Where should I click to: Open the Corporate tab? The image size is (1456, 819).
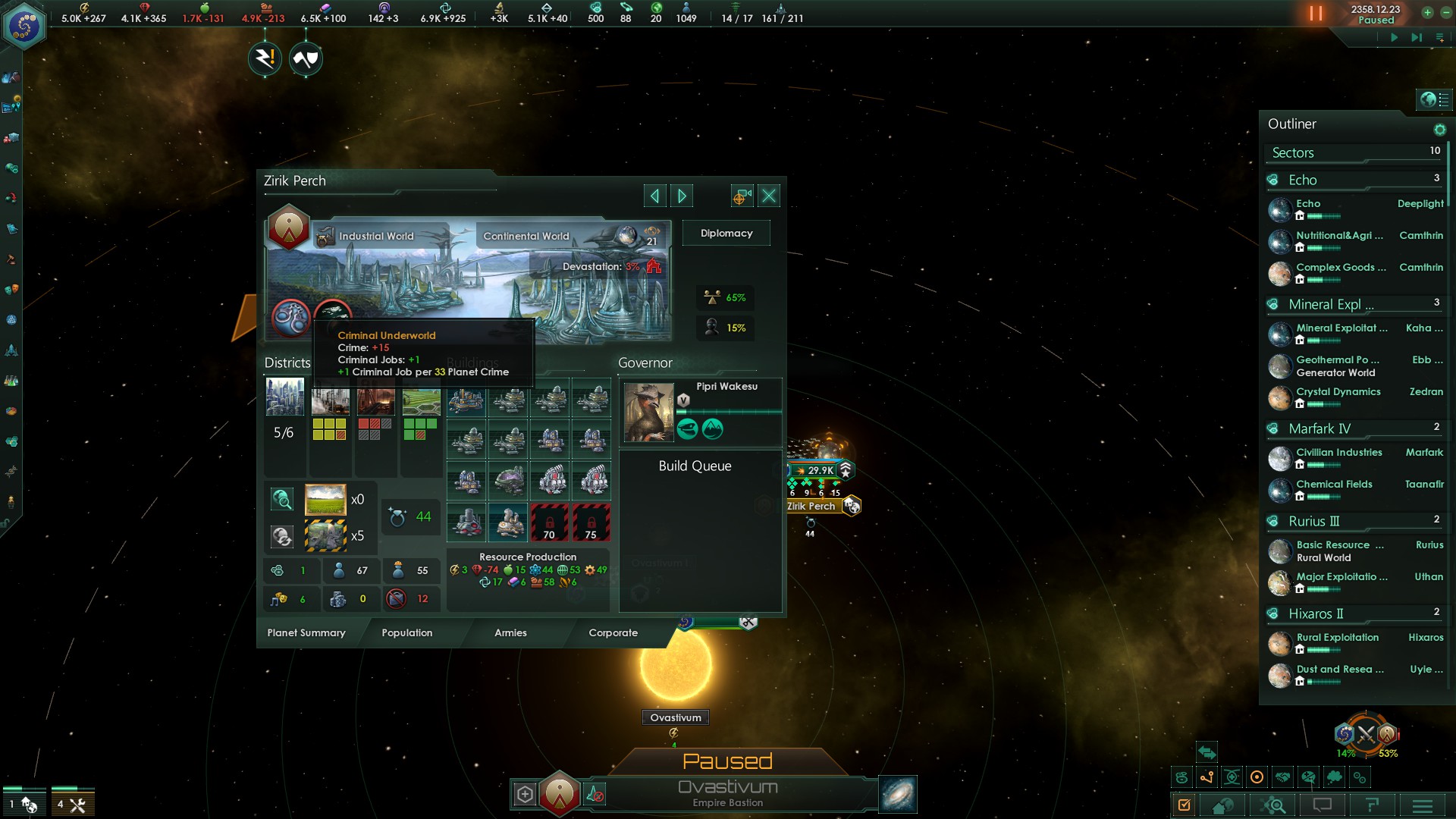click(x=613, y=633)
